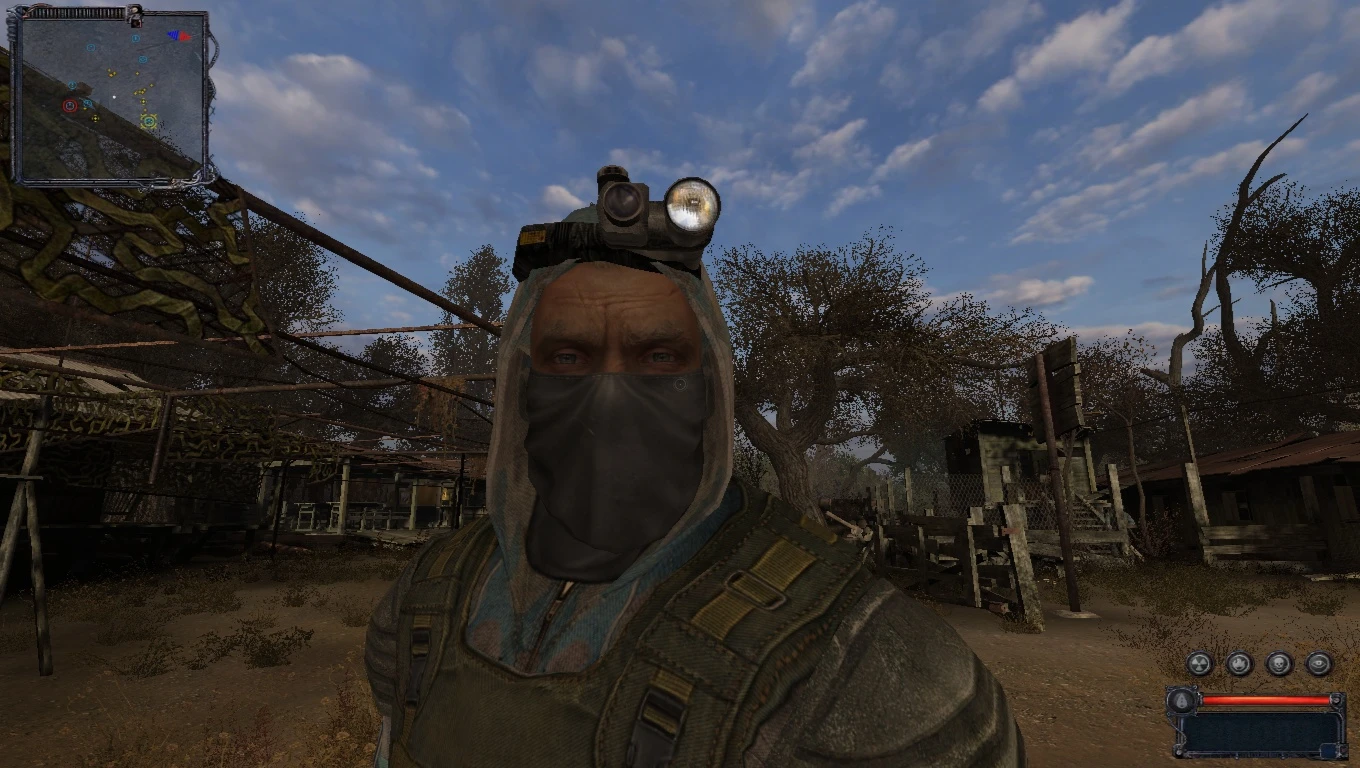
Task: Click the red health bar
Action: point(1263,699)
